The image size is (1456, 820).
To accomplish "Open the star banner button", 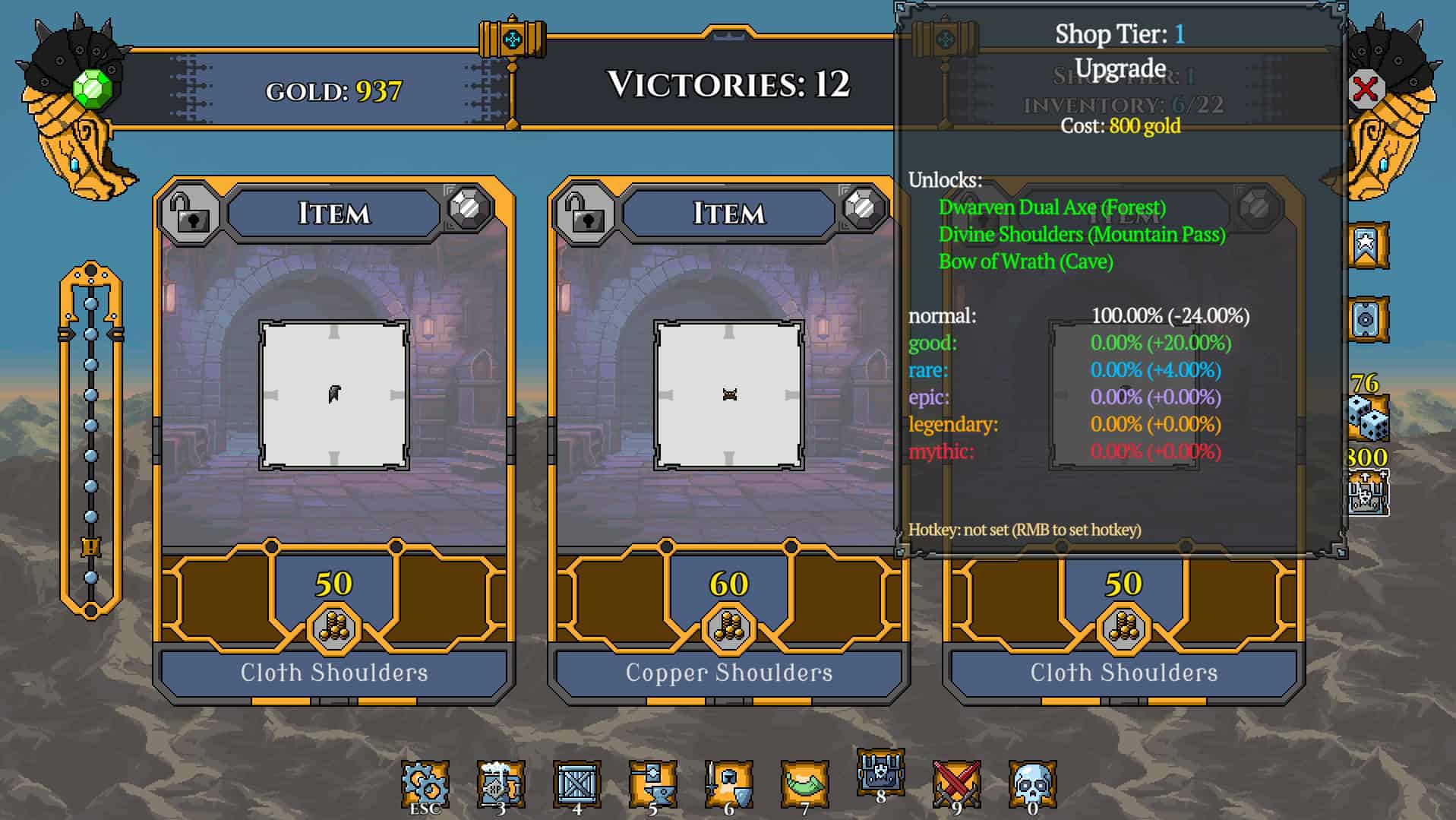I will (x=1367, y=245).
